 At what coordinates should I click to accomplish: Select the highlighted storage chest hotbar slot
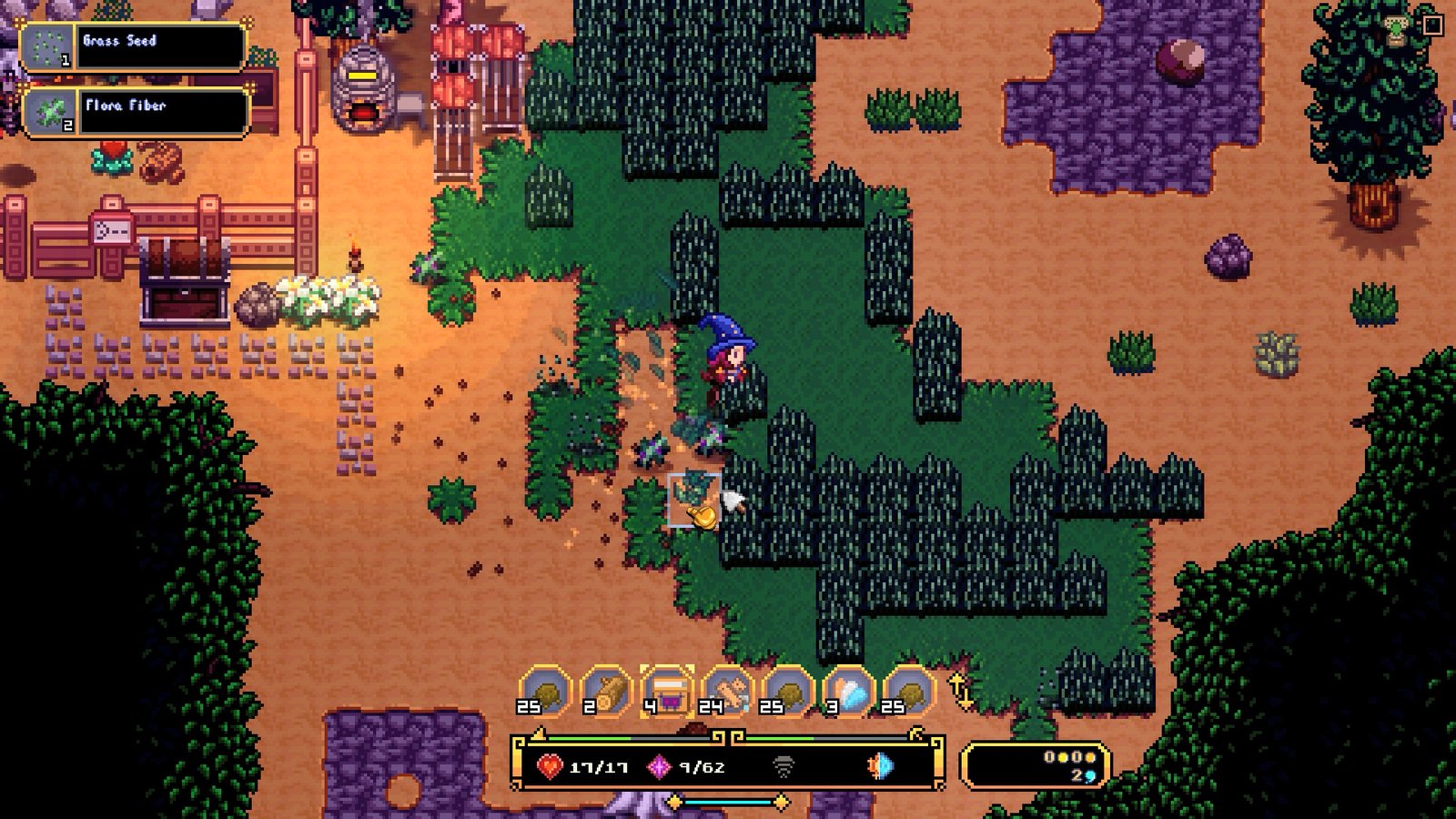point(666,693)
